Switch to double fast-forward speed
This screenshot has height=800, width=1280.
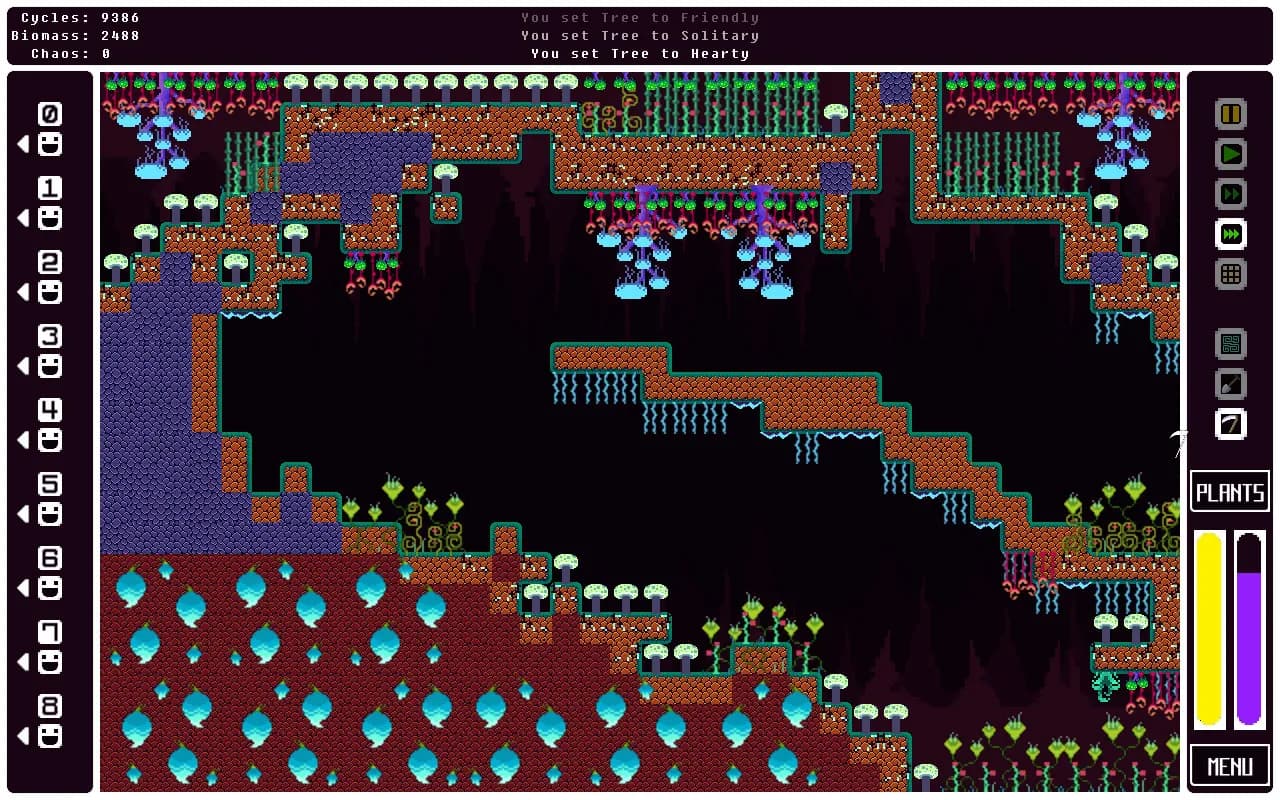point(1231,194)
